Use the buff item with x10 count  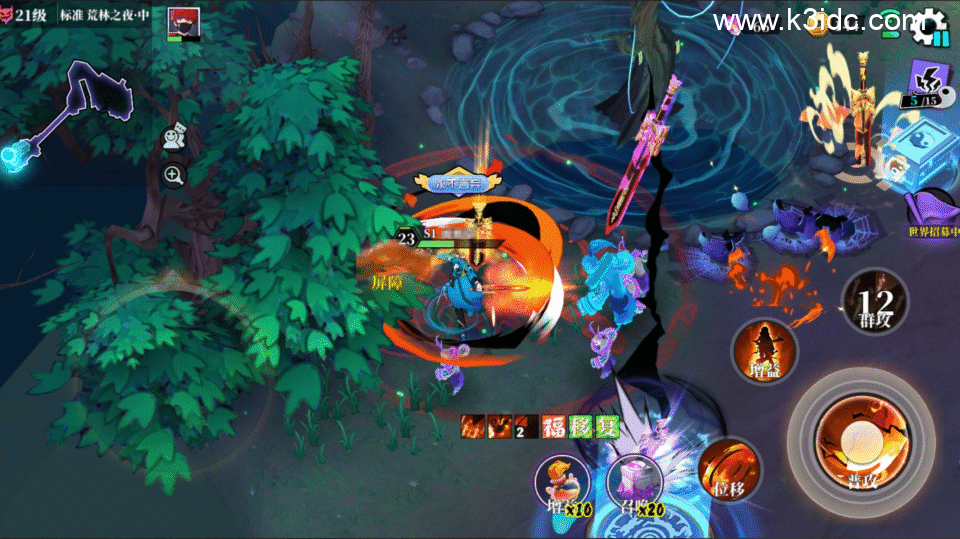(563, 482)
